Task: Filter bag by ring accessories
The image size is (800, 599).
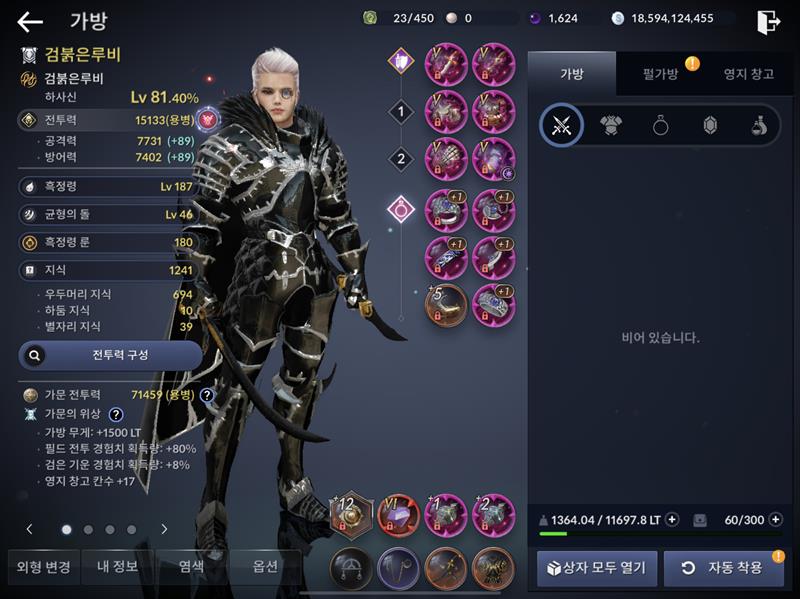Action: pos(660,126)
